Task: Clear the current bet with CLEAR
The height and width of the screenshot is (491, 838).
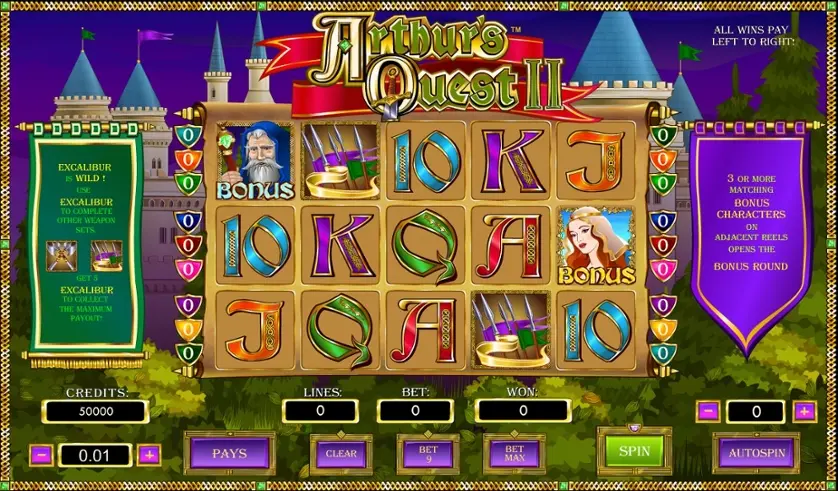Action: (341, 453)
